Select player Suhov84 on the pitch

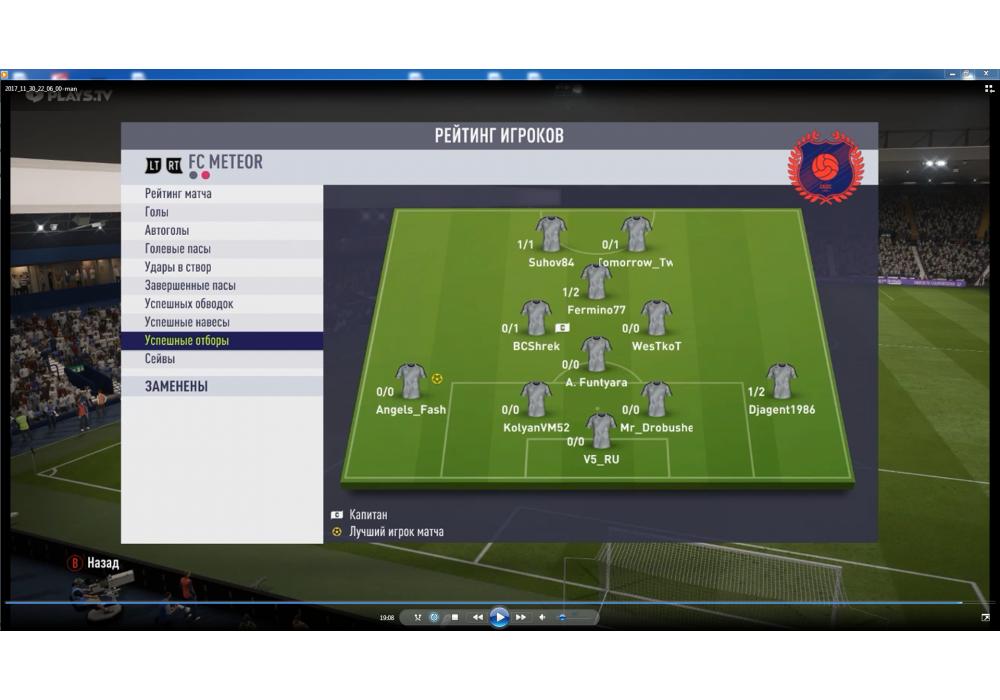point(551,234)
